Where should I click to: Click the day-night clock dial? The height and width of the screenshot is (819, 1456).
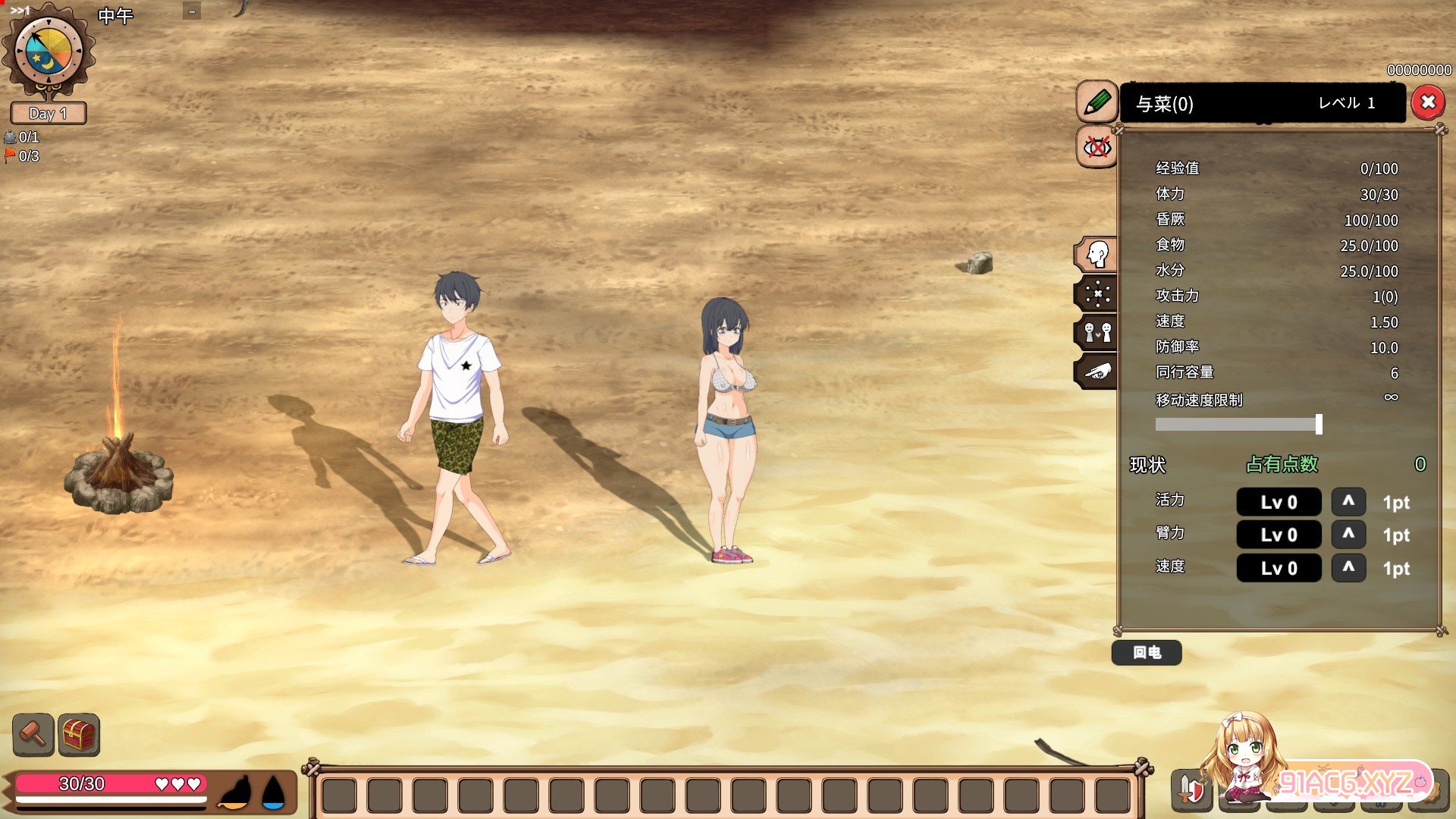tap(49, 52)
